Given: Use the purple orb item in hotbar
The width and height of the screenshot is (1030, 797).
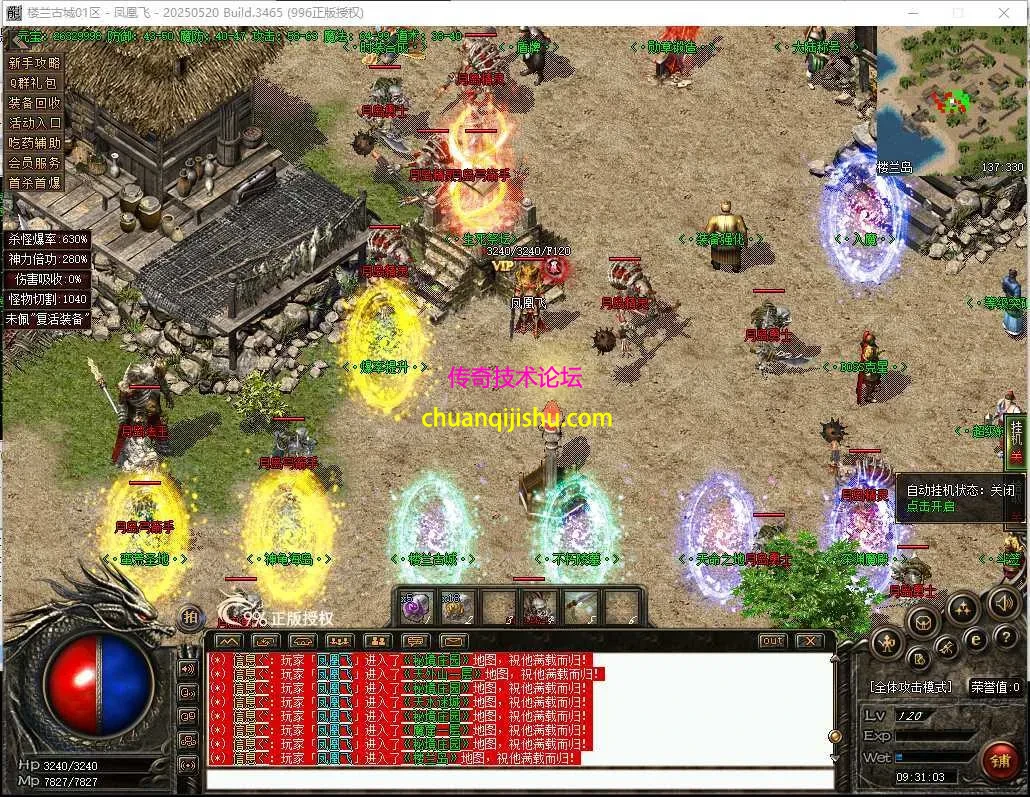Looking at the screenshot, I should point(415,607).
